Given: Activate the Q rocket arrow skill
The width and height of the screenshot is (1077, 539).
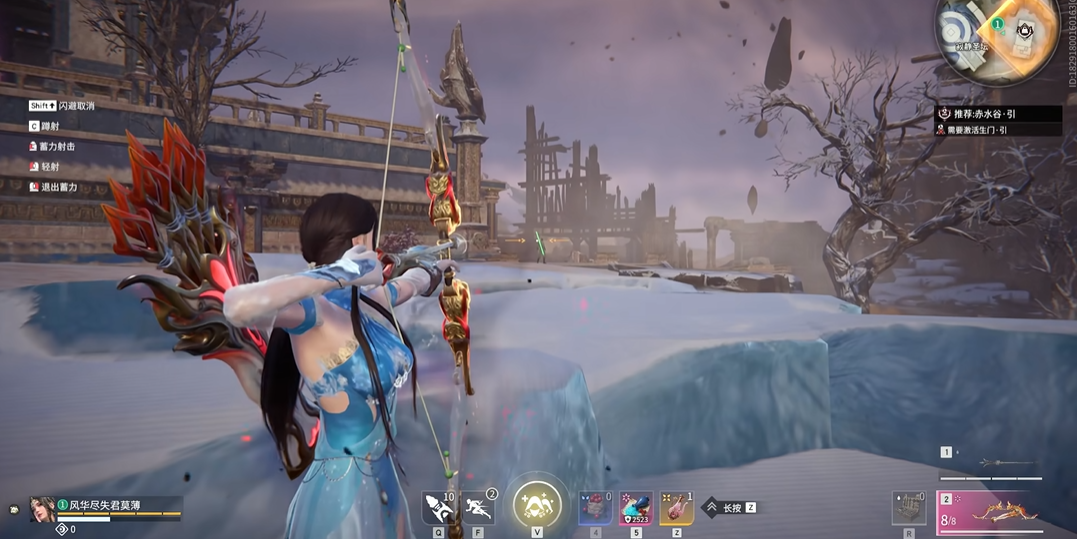Looking at the screenshot, I should coord(438,509).
